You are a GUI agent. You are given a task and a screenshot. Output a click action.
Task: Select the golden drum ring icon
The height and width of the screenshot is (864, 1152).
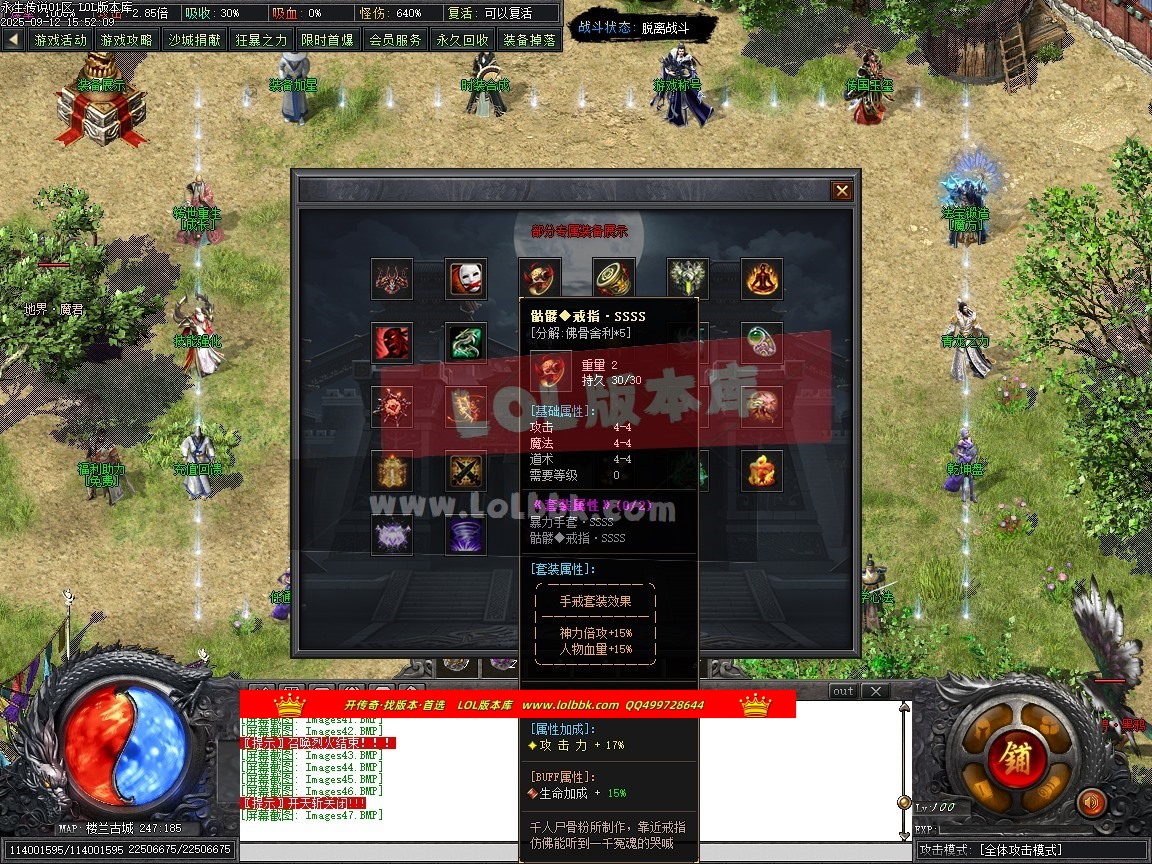tap(614, 279)
